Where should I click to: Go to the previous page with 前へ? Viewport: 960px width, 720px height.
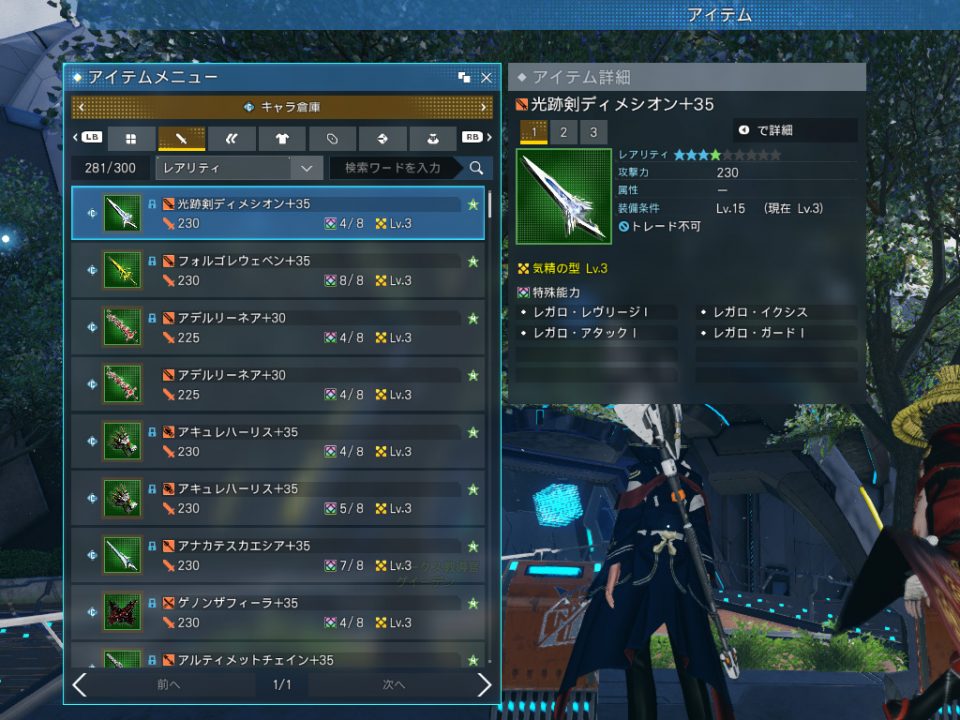click(169, 685)
